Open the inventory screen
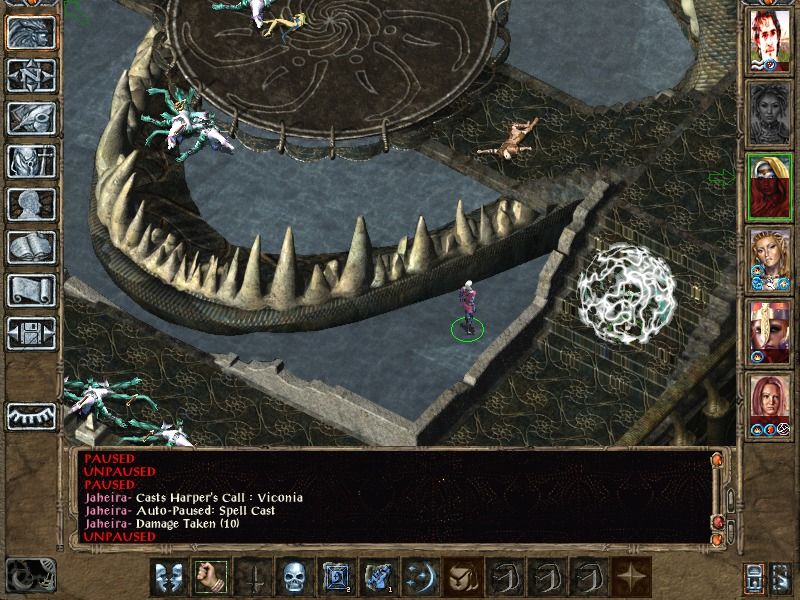 click(x=30, y=161)
